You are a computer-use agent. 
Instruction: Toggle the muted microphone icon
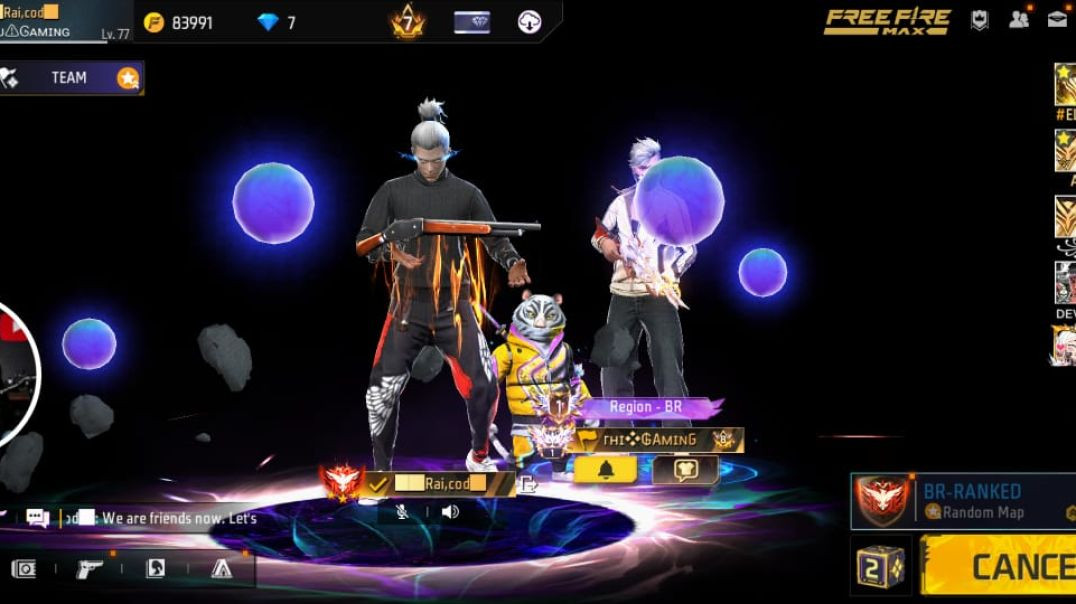(402, 512)
